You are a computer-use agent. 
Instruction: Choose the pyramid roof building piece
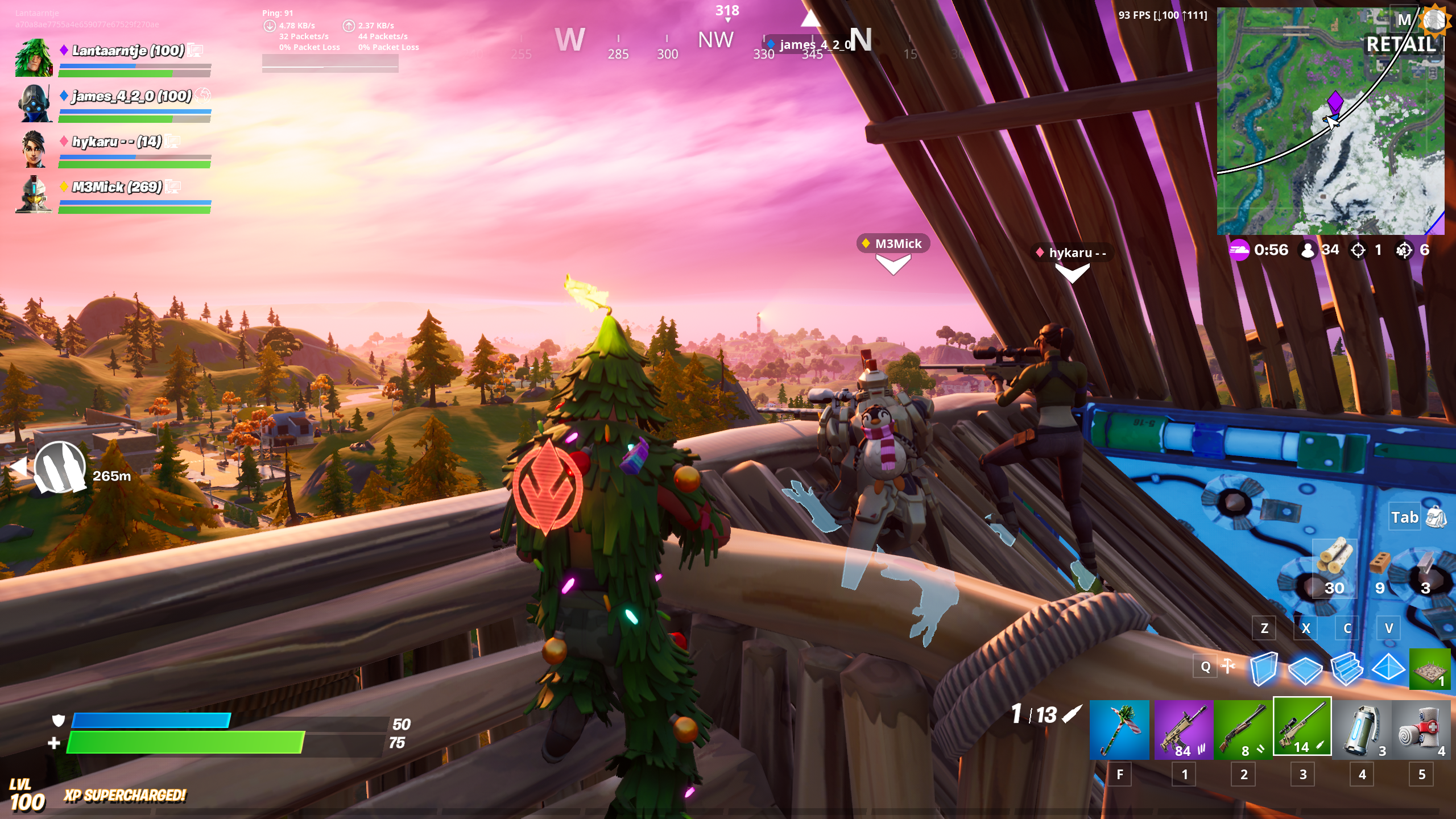click(x=1388, y=668)
